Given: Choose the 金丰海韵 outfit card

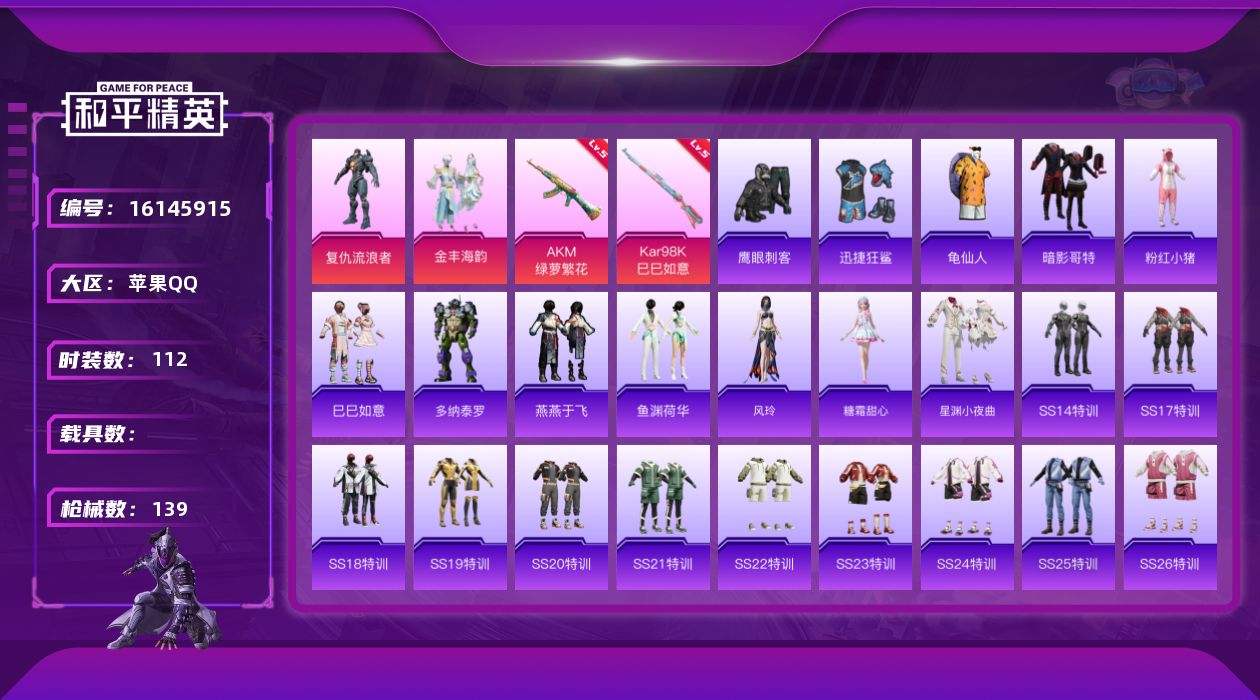Looking at the screenshot, I should (460, 211).
